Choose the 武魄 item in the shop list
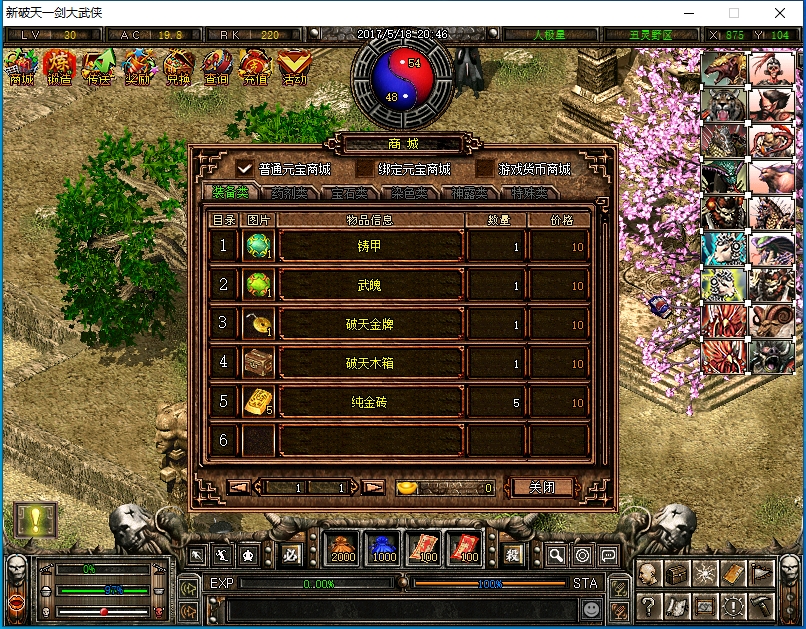Viewport: 806px width, 629px height. pos(371,285)
